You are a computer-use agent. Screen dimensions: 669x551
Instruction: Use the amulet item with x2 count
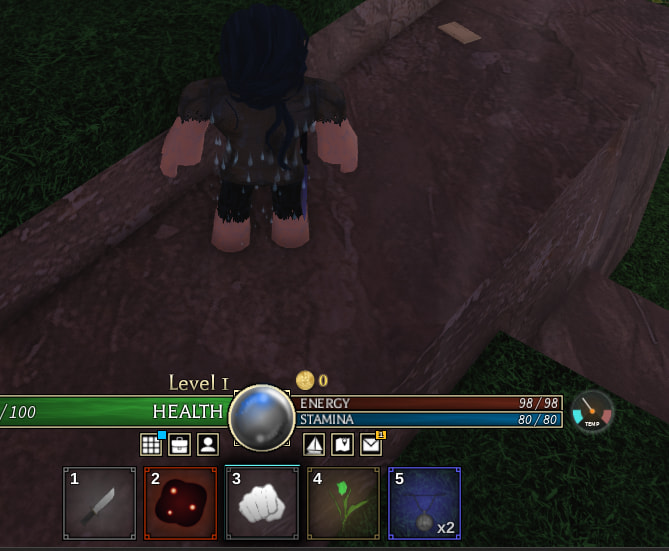(424, 503)
